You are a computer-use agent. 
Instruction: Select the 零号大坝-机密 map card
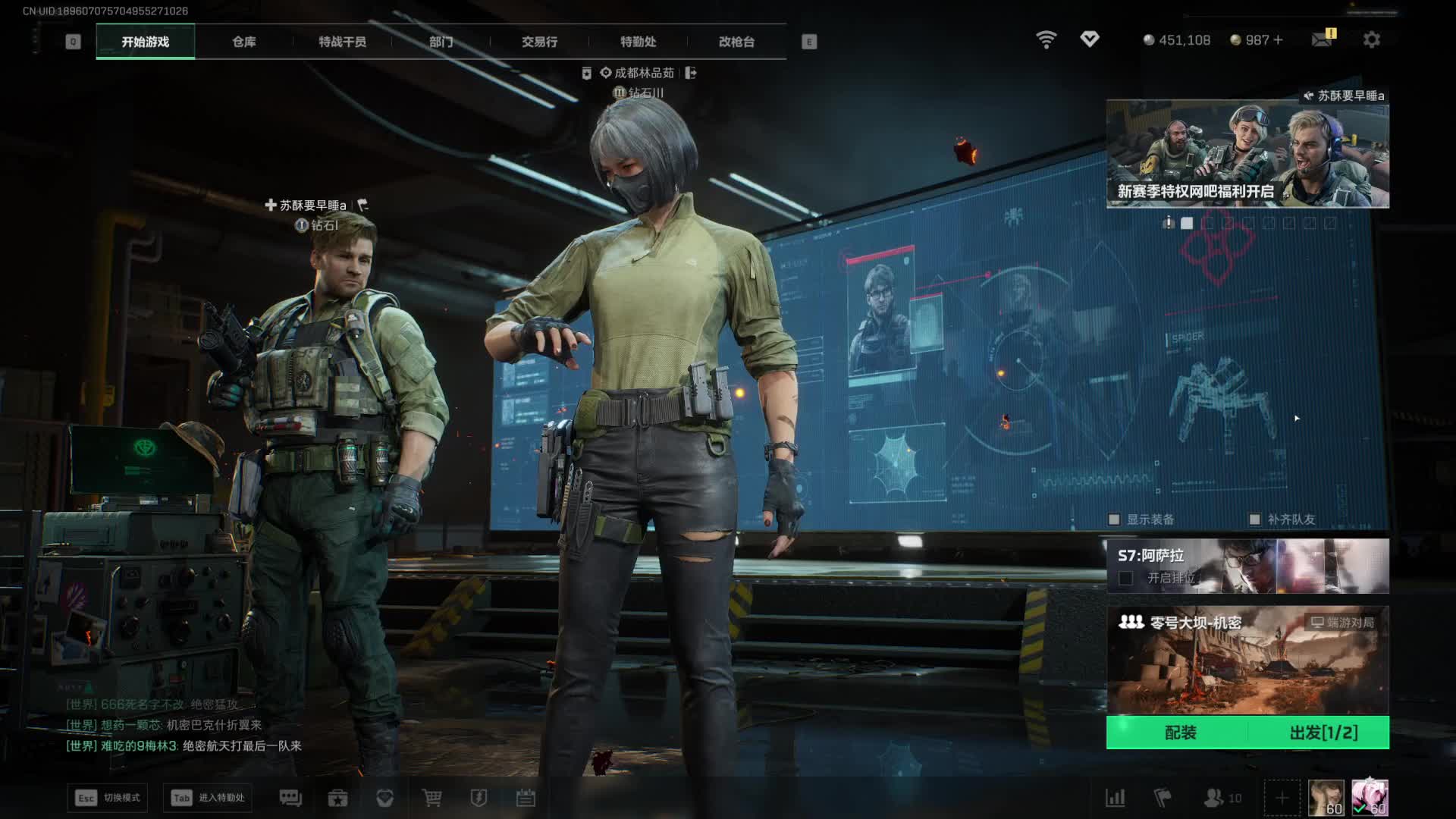pyautogui.click(x=1247, y=660)
